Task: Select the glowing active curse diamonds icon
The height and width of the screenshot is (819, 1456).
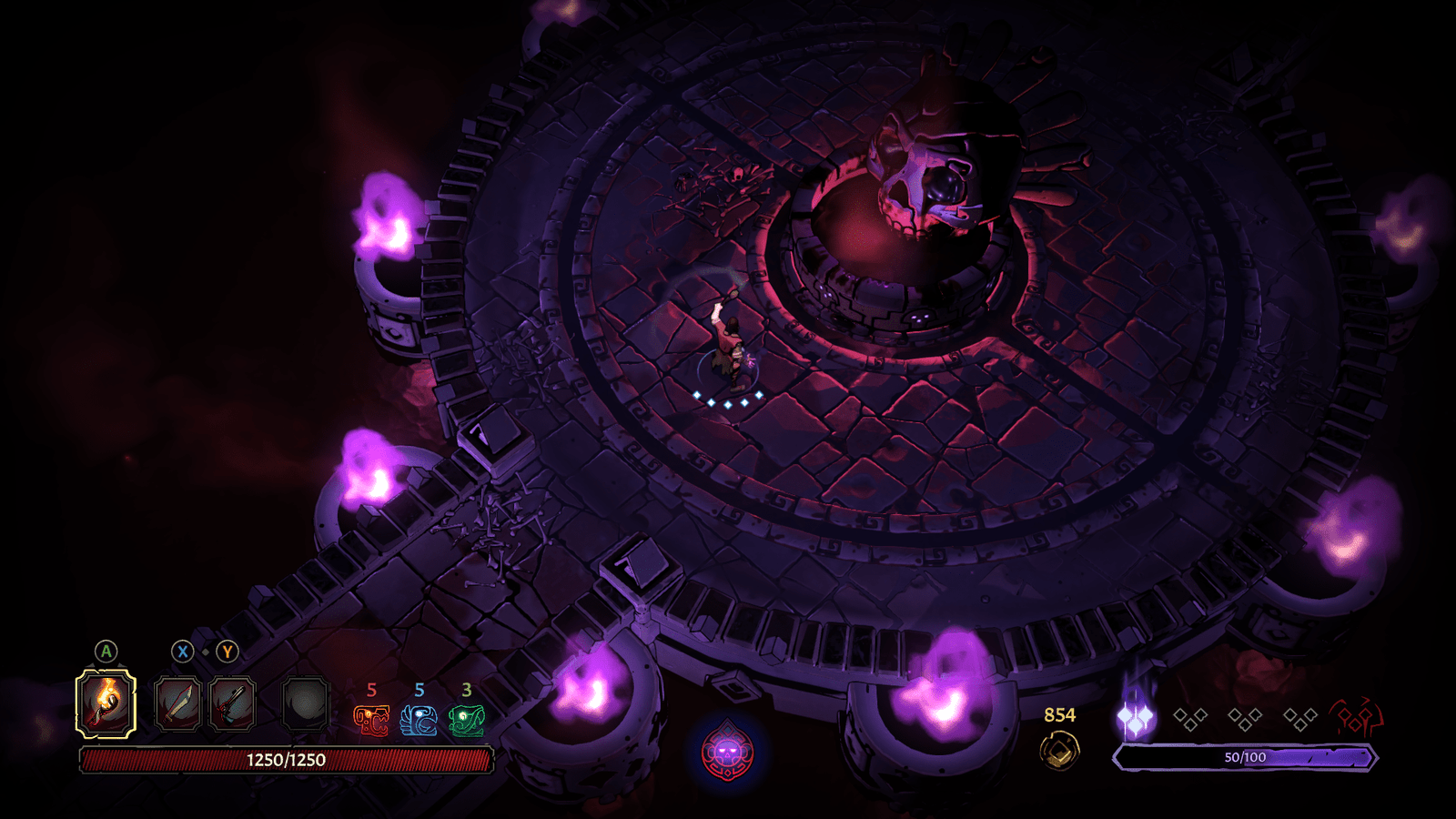Action: pos(1135,719)
